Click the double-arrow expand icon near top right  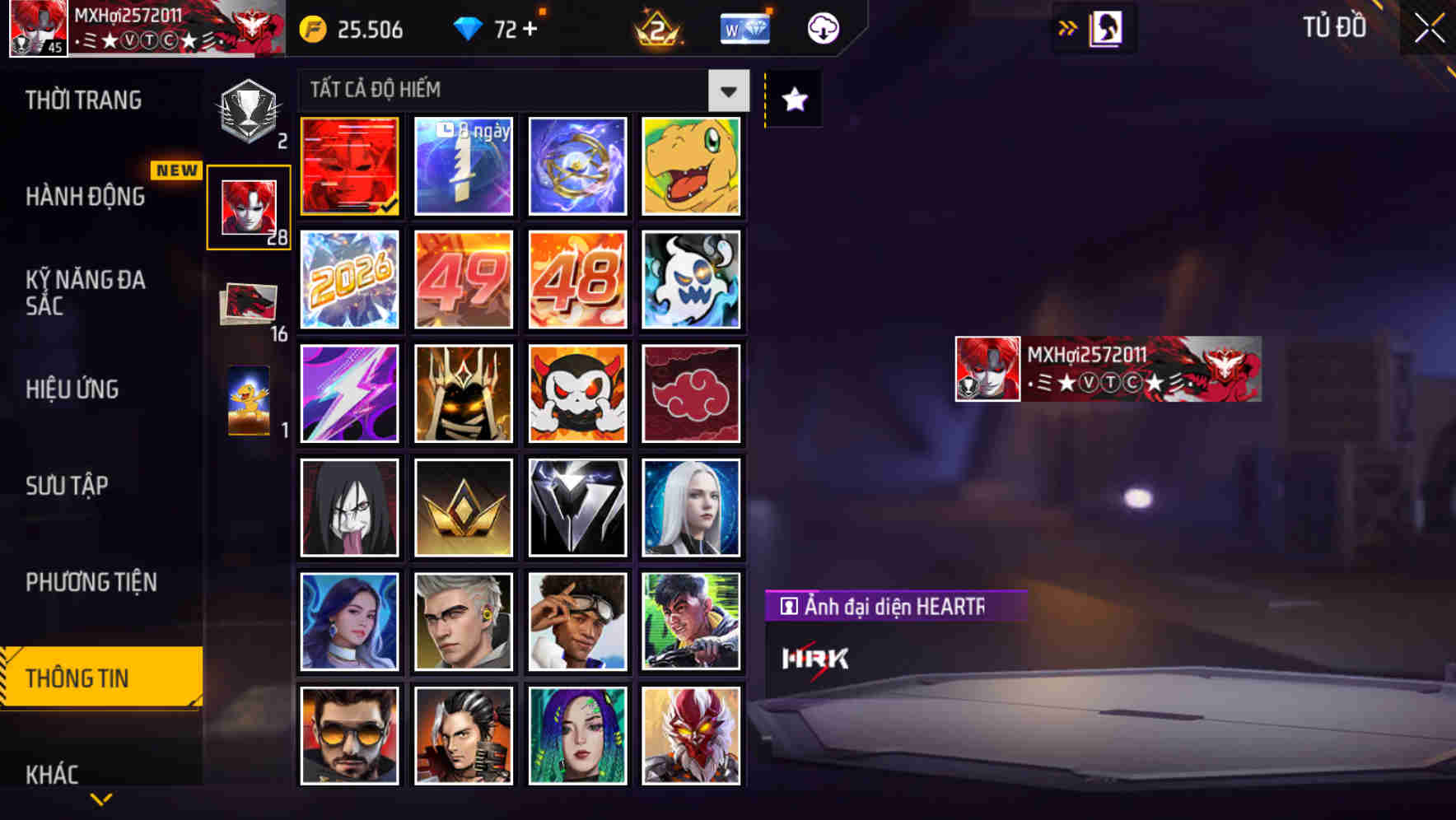1066,27
